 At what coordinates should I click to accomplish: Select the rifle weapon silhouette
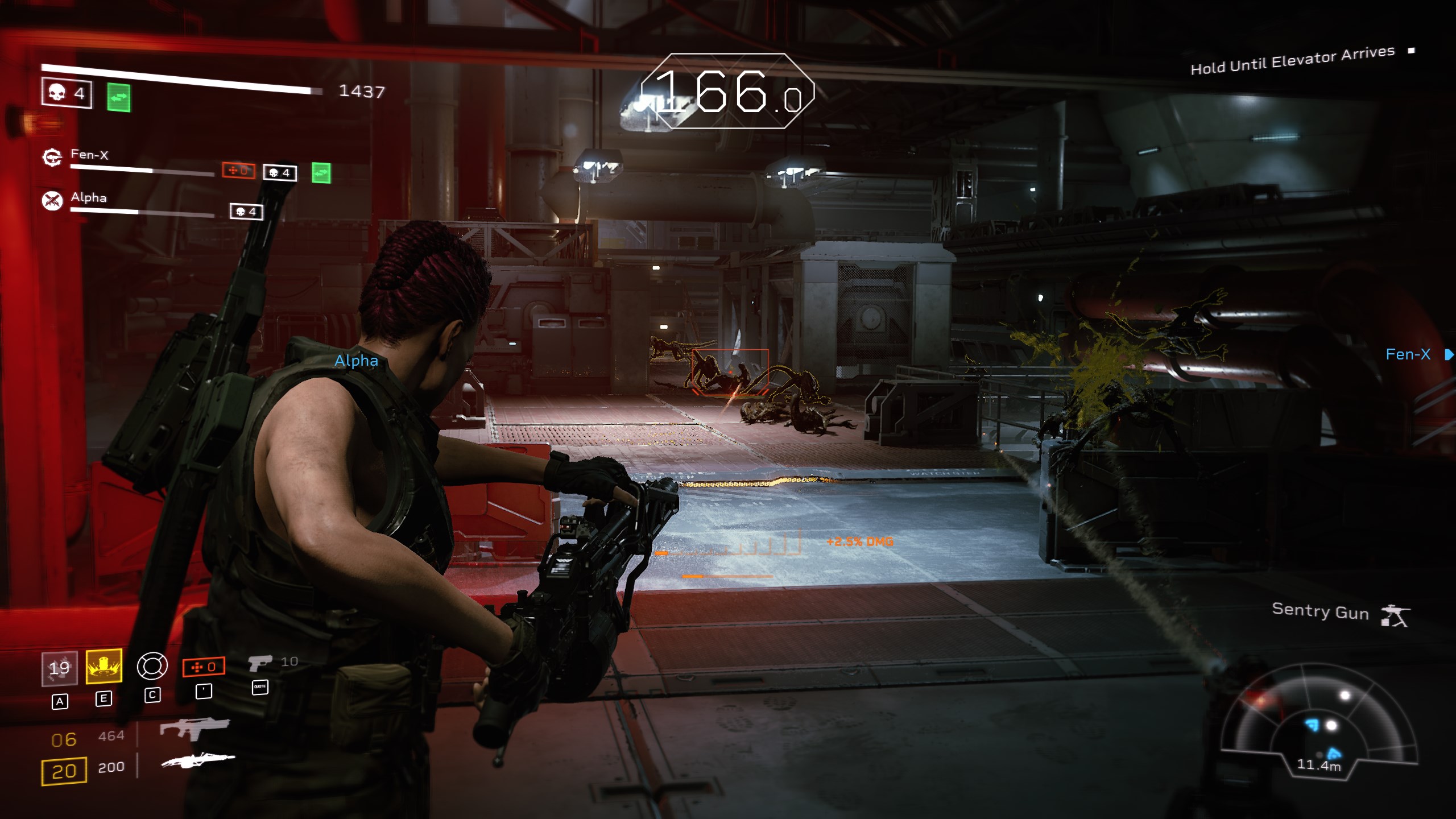click(x=195, y=728)
